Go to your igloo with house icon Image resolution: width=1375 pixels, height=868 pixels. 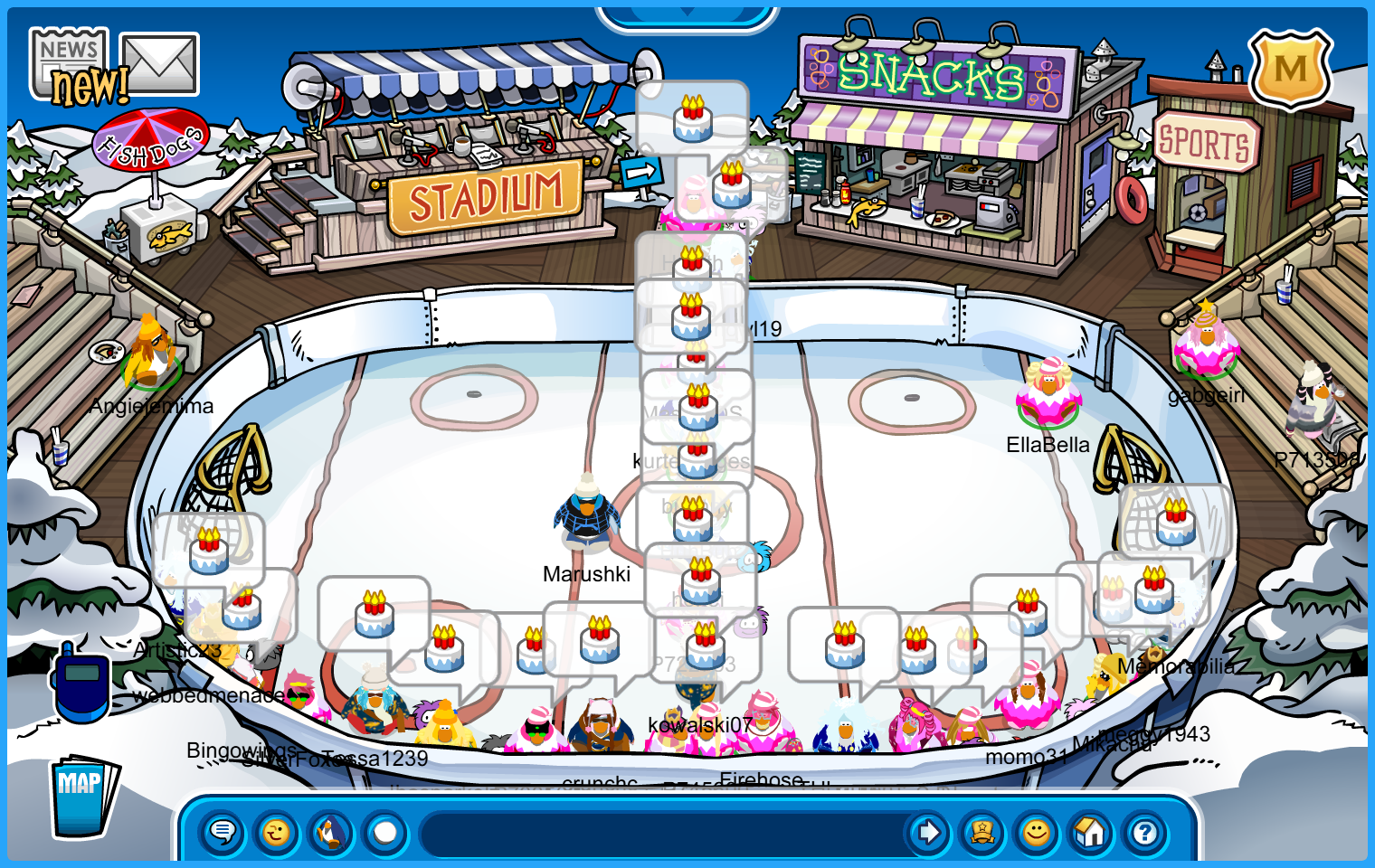[1091, 832]
